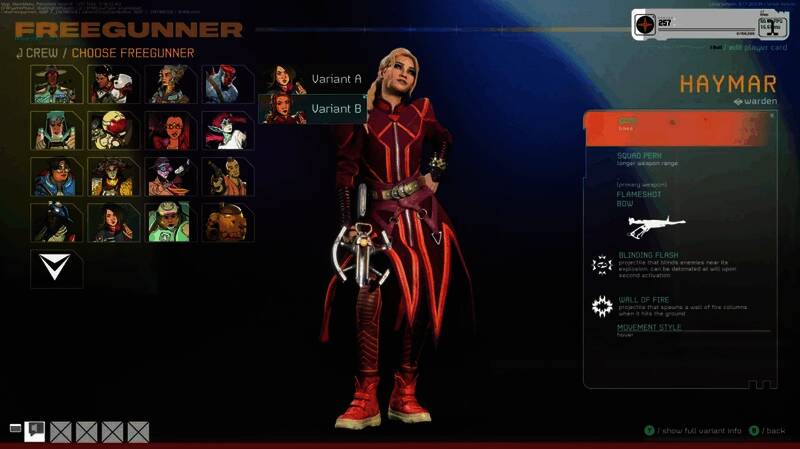This screenshot has width=800, height=449.
Task: Select the red-haired woman with glasses portrait
Action: tap(170, 131)
